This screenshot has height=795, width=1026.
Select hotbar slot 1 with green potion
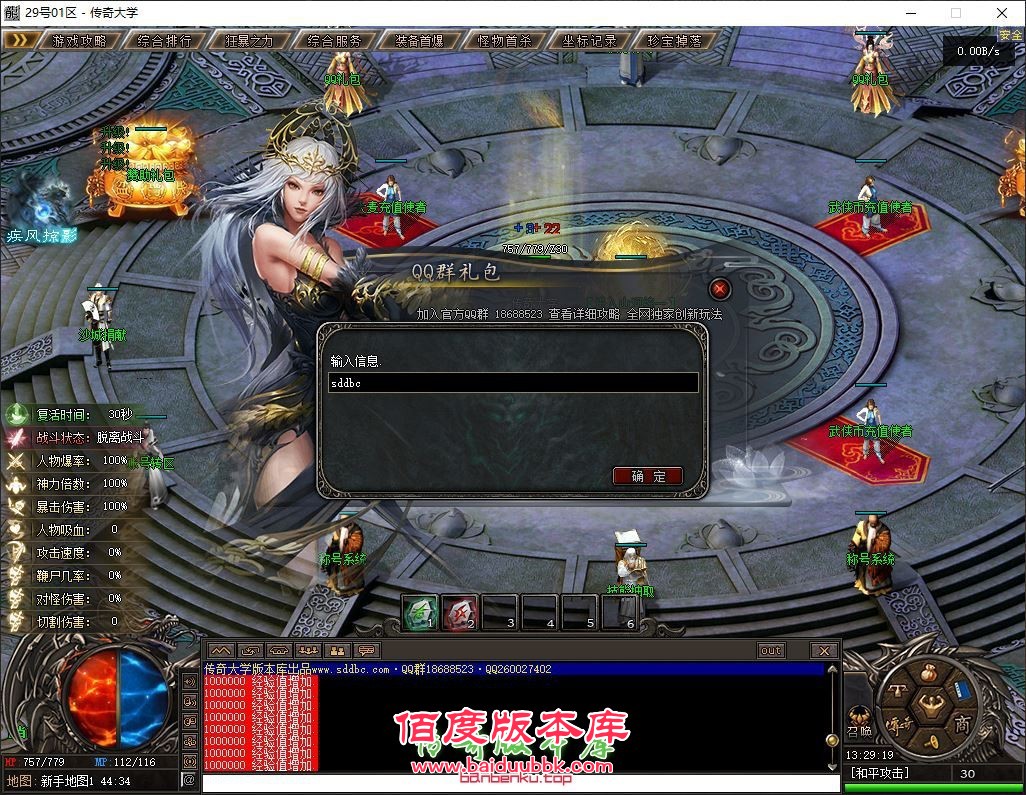click(x=421, y=612)
